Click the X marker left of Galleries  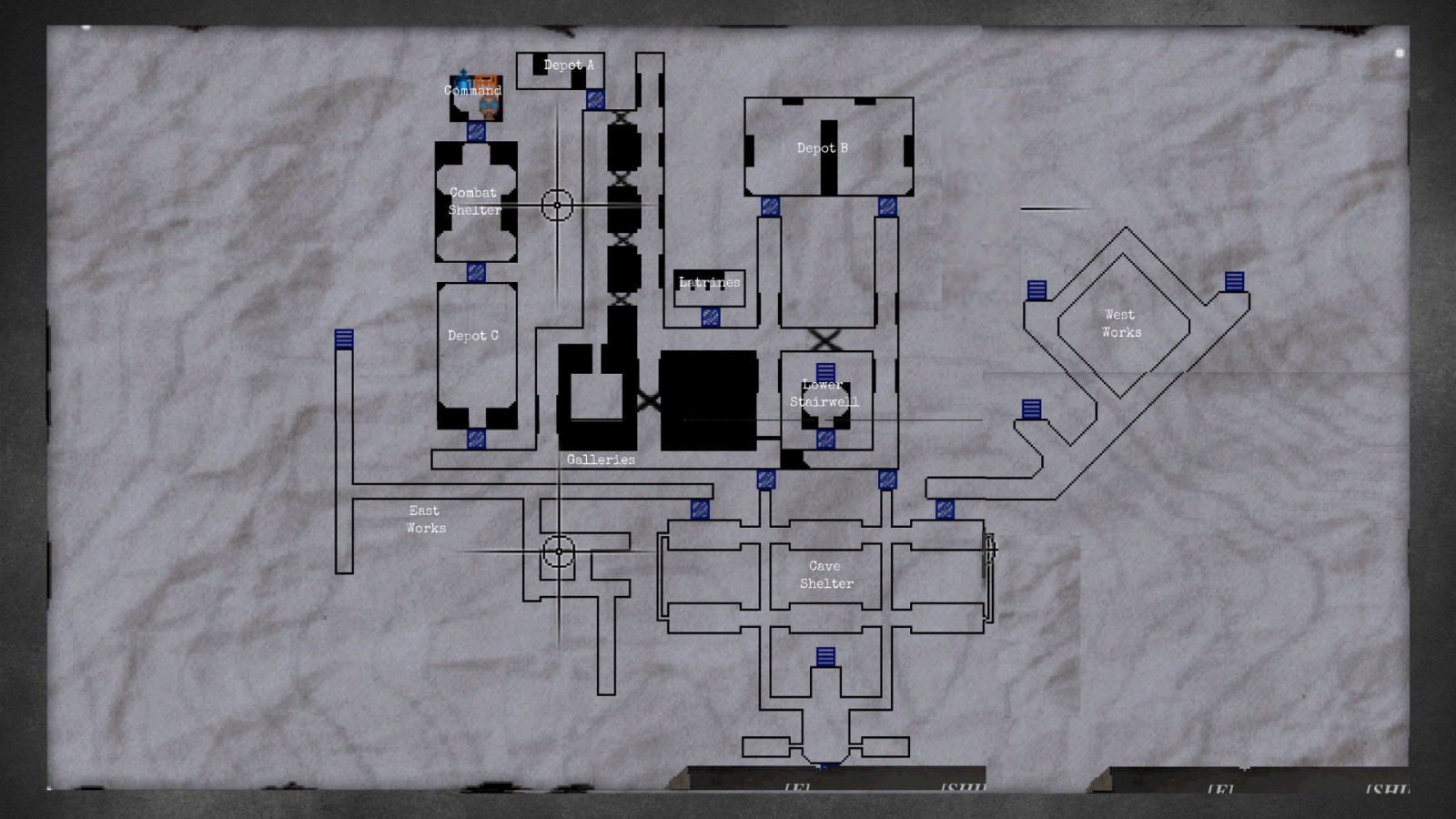(x=649, y=399)
